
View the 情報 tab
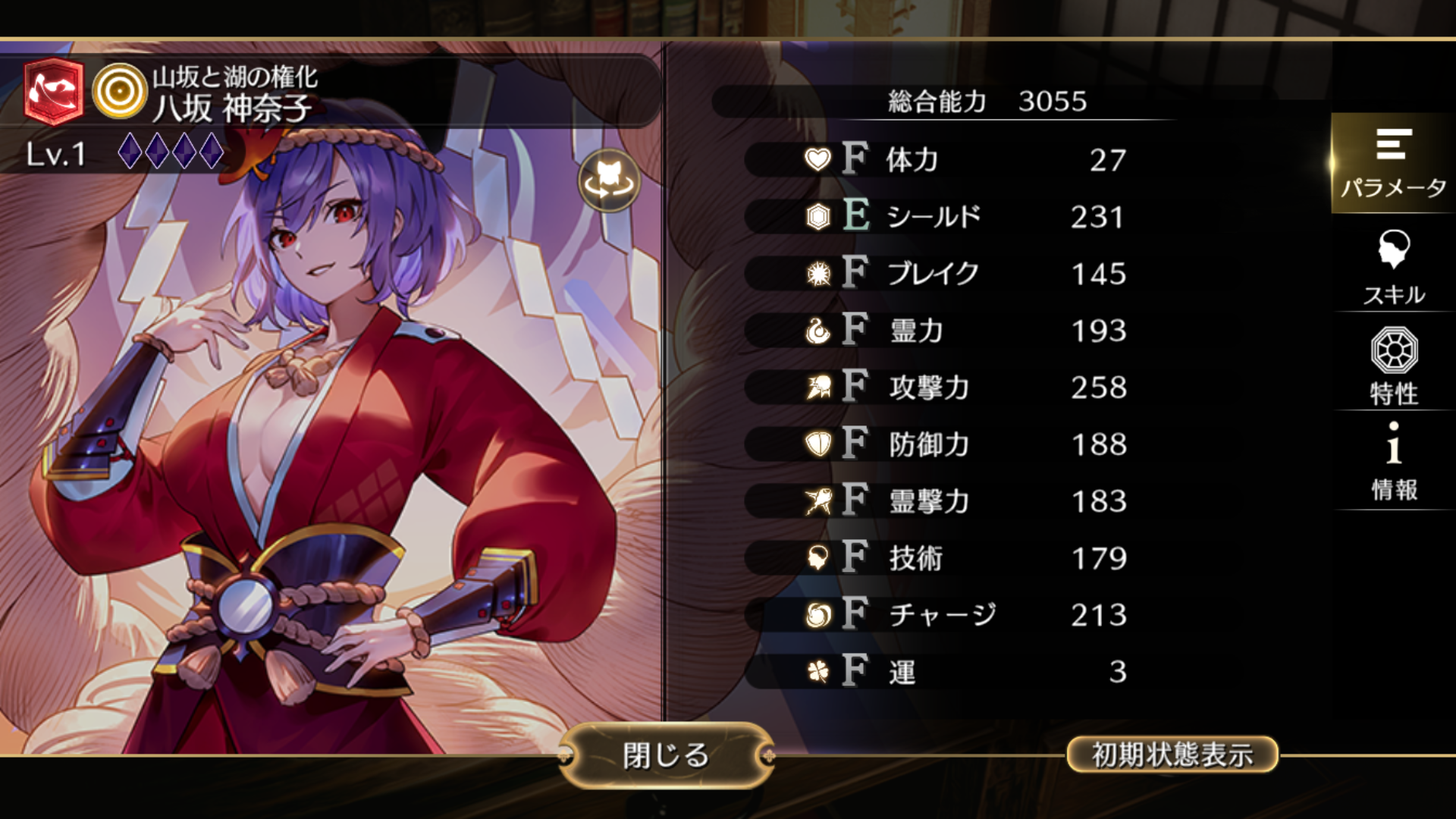click(x=1394, y=462)
